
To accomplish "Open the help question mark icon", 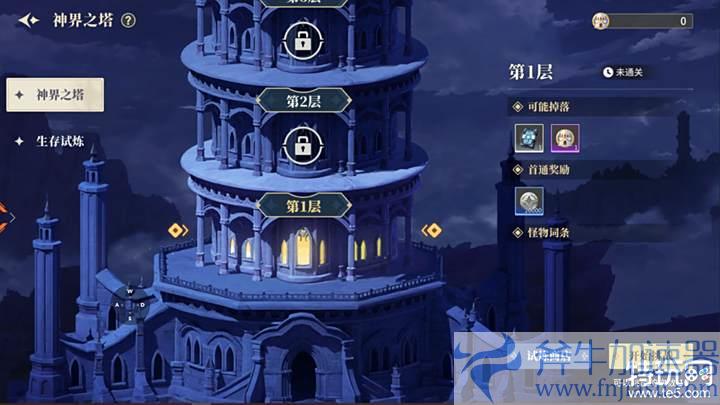I will pyautogui.click(x=128, y=20).
